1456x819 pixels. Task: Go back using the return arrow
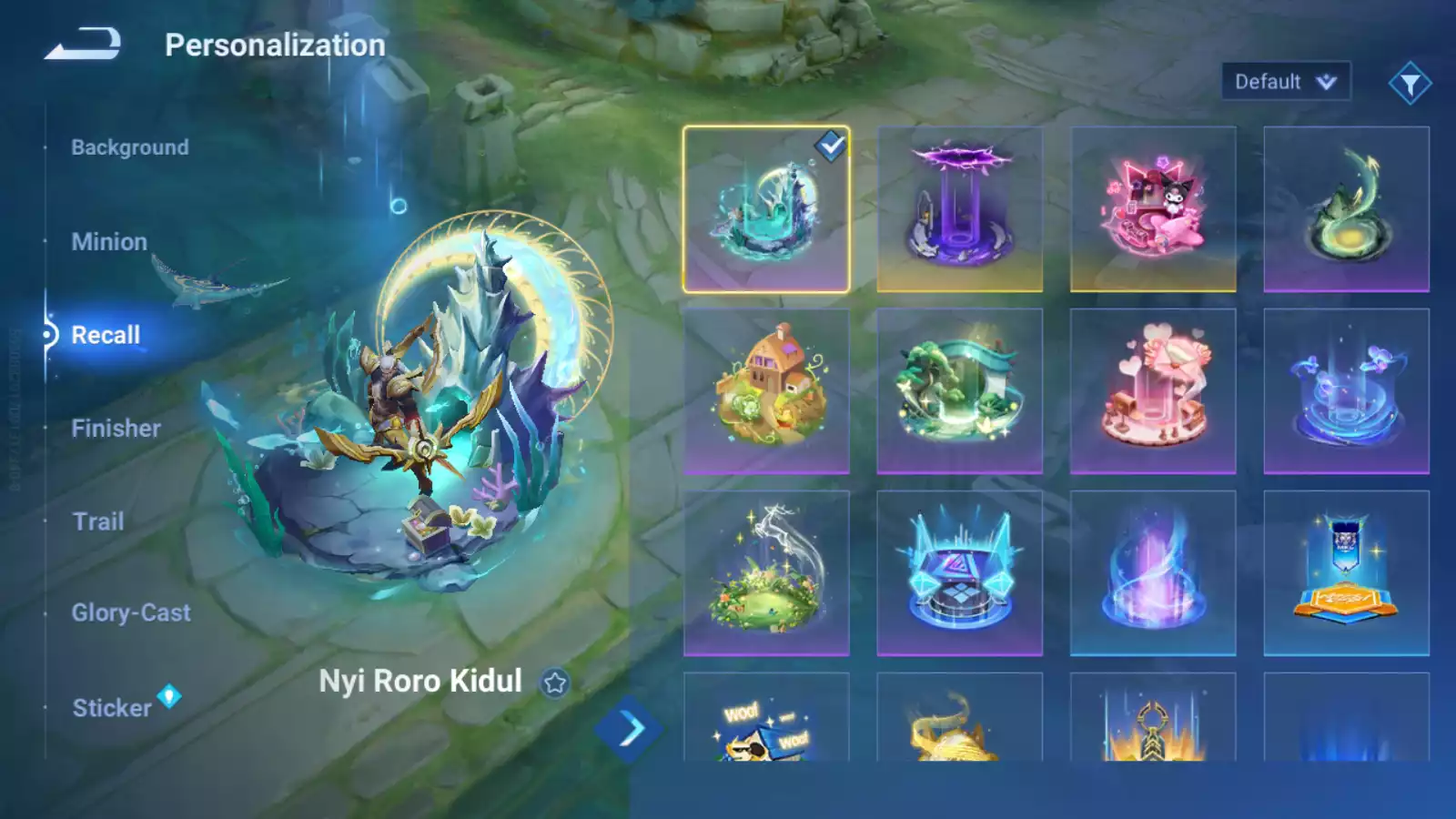coord(83,44)
